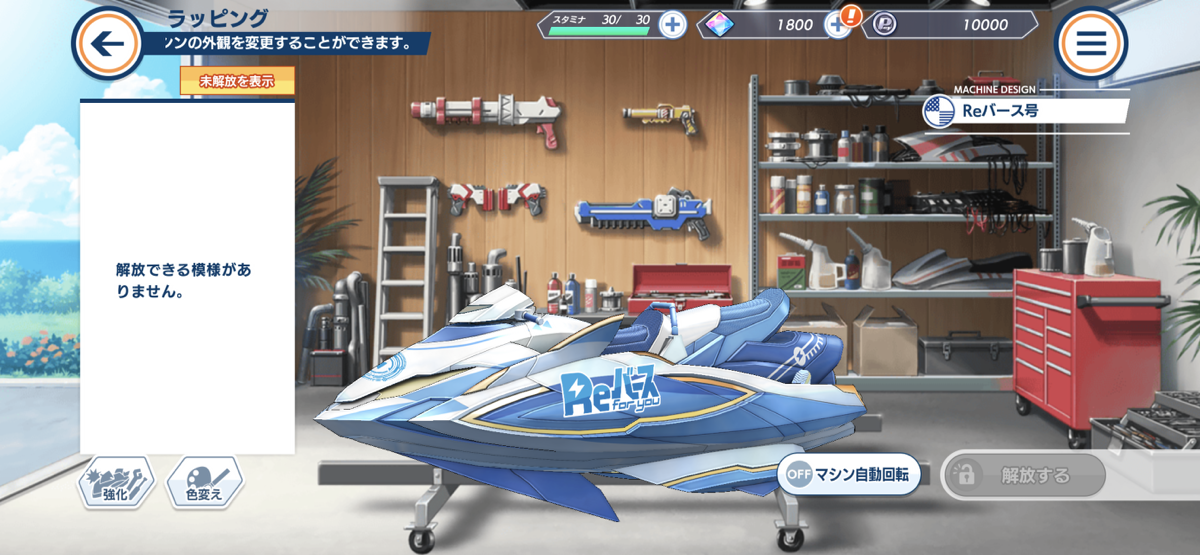Select the Reバース号 machine design label
Viewport: 1200px width, 555px height.
[x=1026, y=111]
